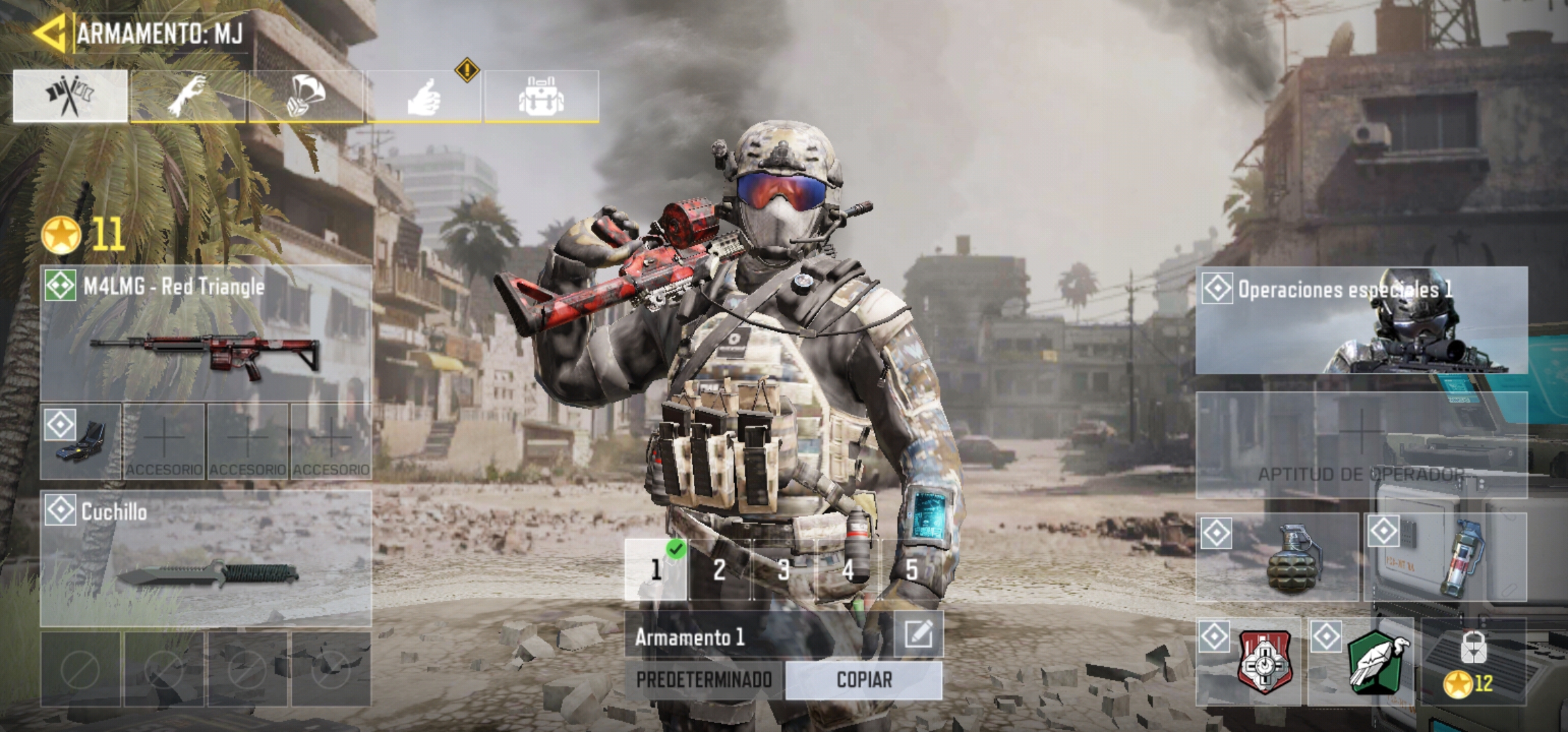Open the equipped weapon attachment slot
This screenshot has width=1568, height=732.
pos(81,441)
